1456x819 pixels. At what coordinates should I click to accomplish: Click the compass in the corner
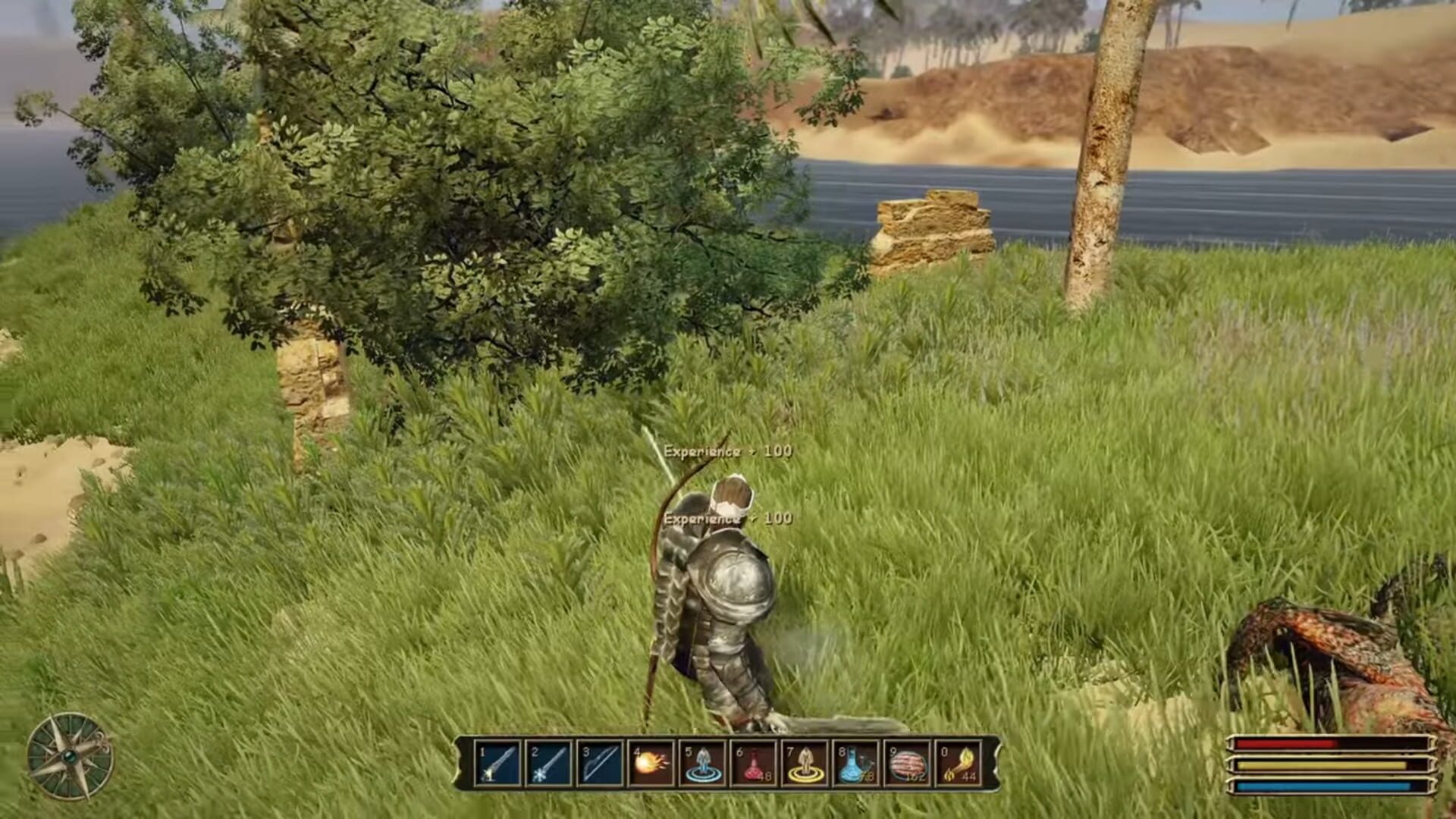[71, 756]
